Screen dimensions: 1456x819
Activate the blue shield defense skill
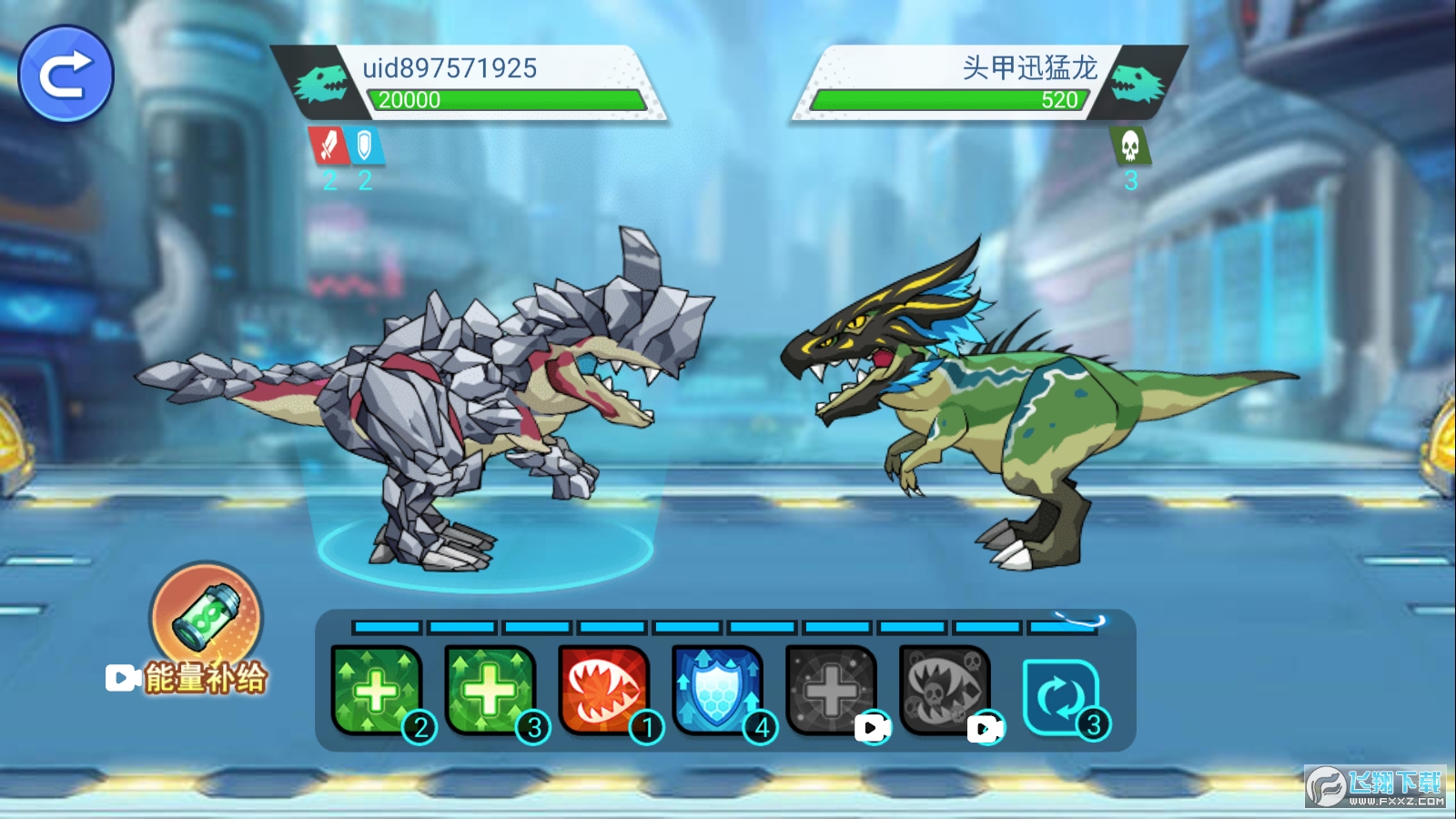pyautogui.click(x=717, y=690)
